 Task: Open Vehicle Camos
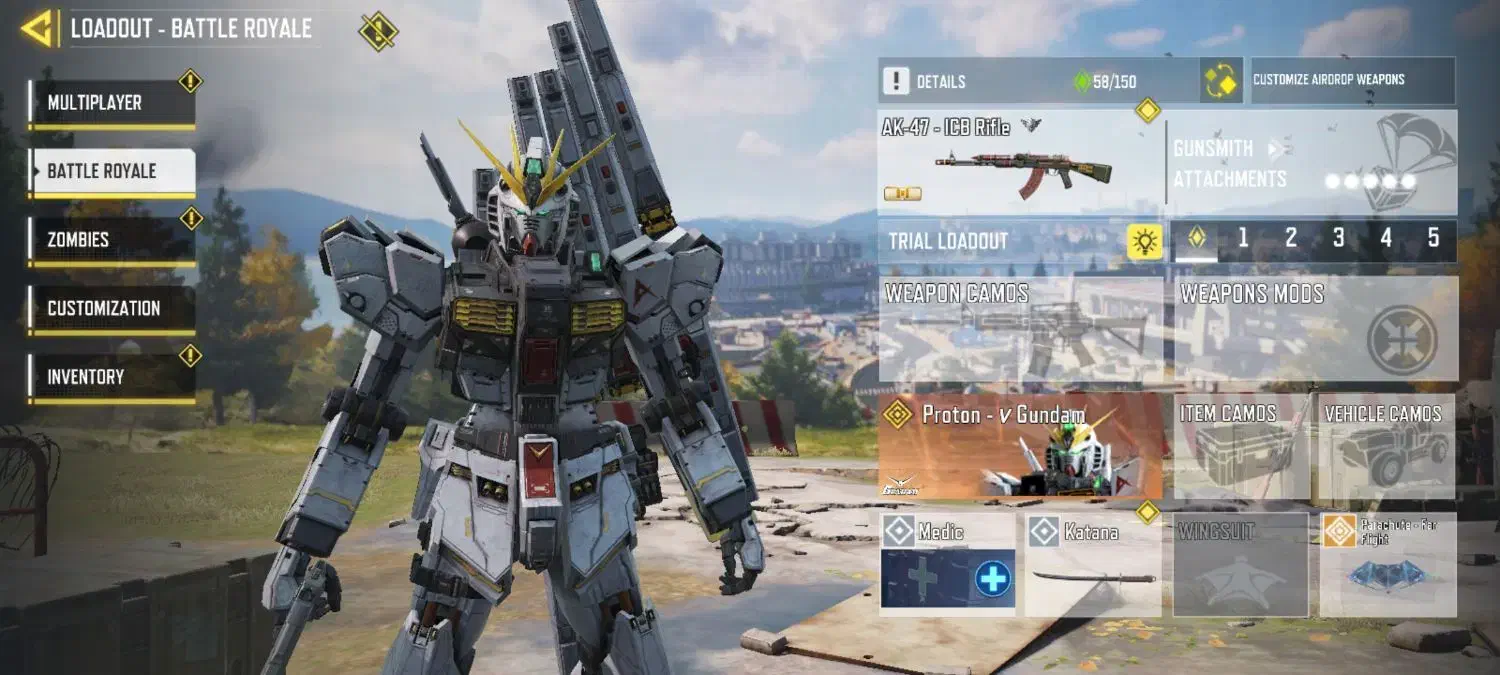1387,446
